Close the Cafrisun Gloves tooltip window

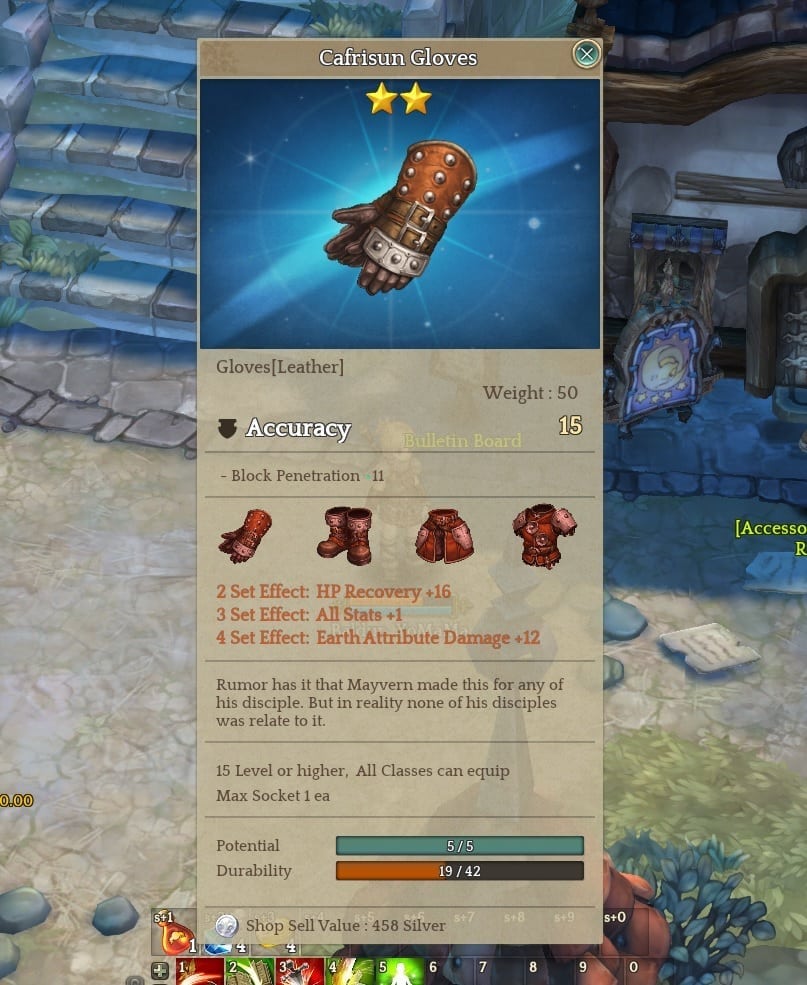(587, 54)
